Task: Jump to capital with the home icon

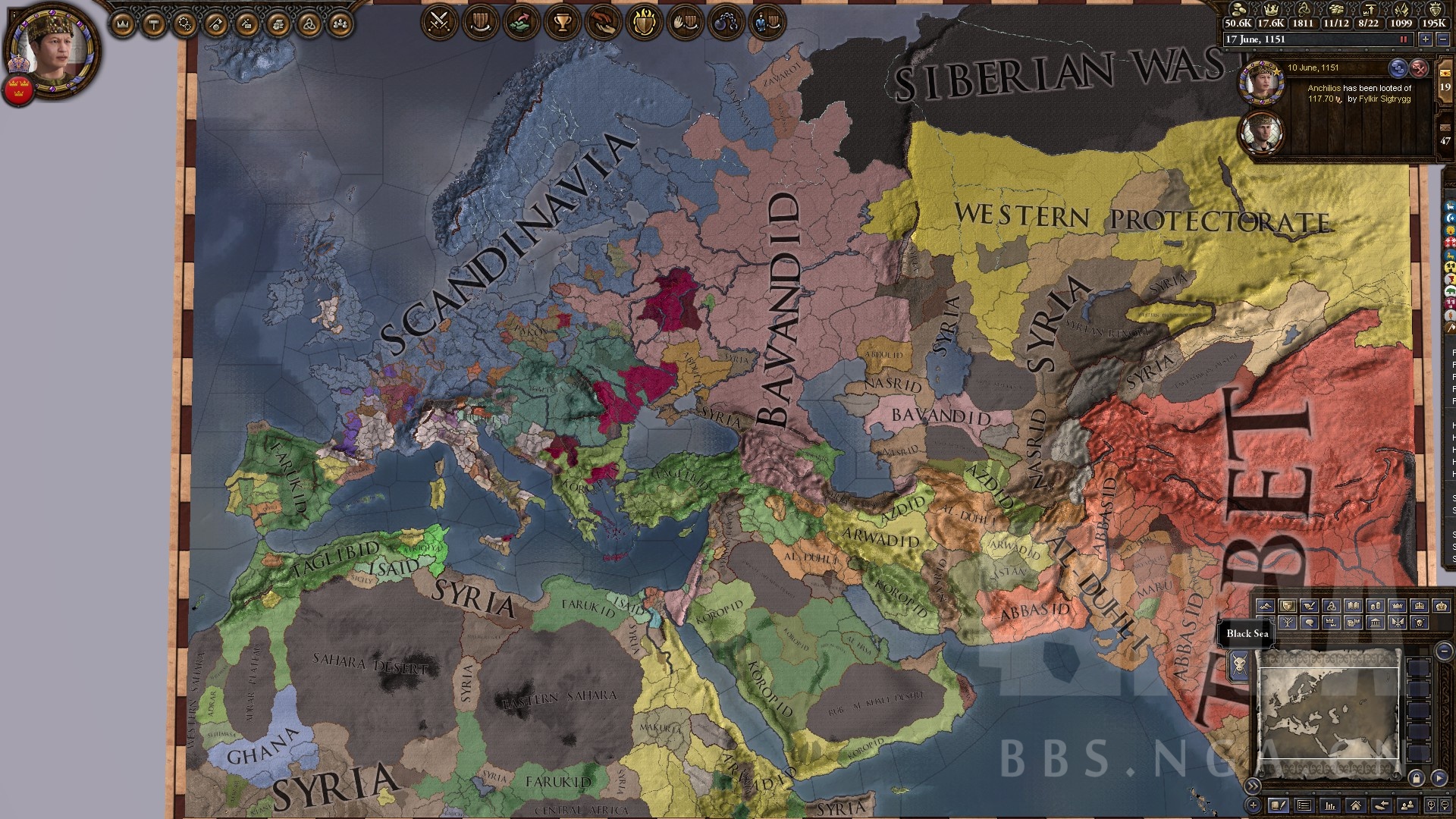Action: click(x=1356, y=805)
